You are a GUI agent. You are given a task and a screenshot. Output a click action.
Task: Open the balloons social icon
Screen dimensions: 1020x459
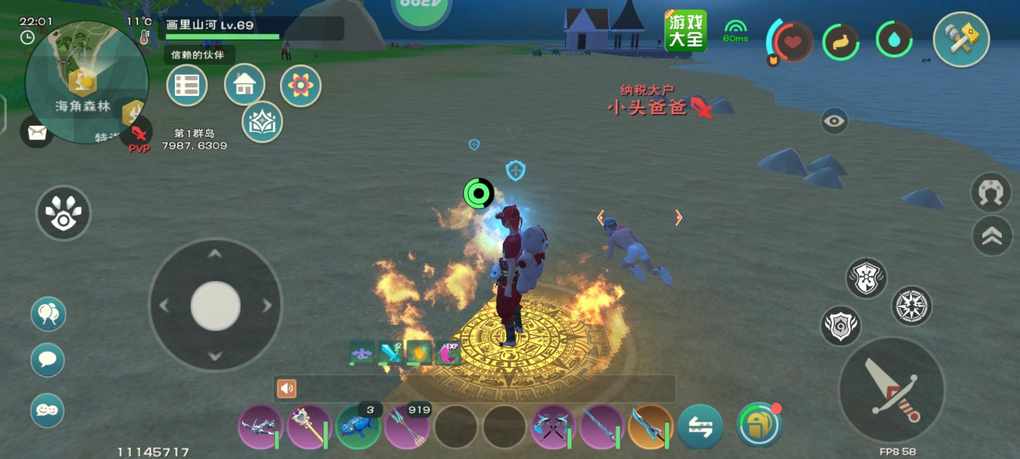coord(47,314)
